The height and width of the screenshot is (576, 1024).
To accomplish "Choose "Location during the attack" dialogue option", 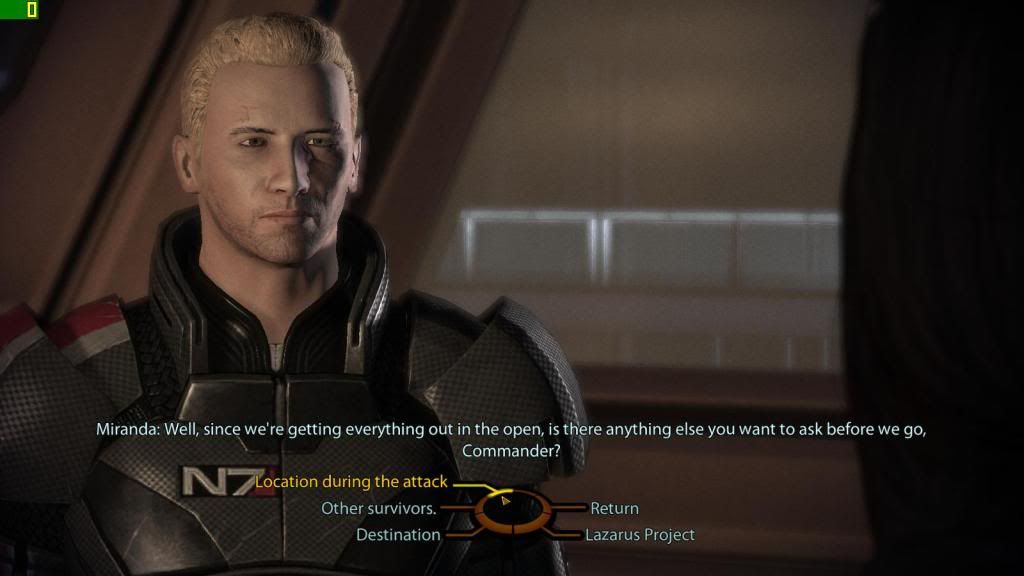I will tap(351, 482).
